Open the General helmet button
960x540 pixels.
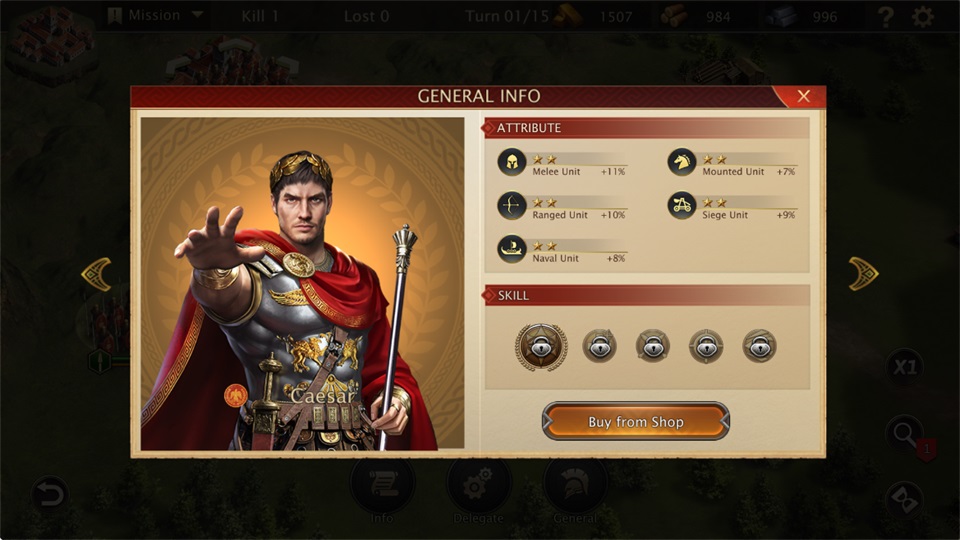click(575, 489)
